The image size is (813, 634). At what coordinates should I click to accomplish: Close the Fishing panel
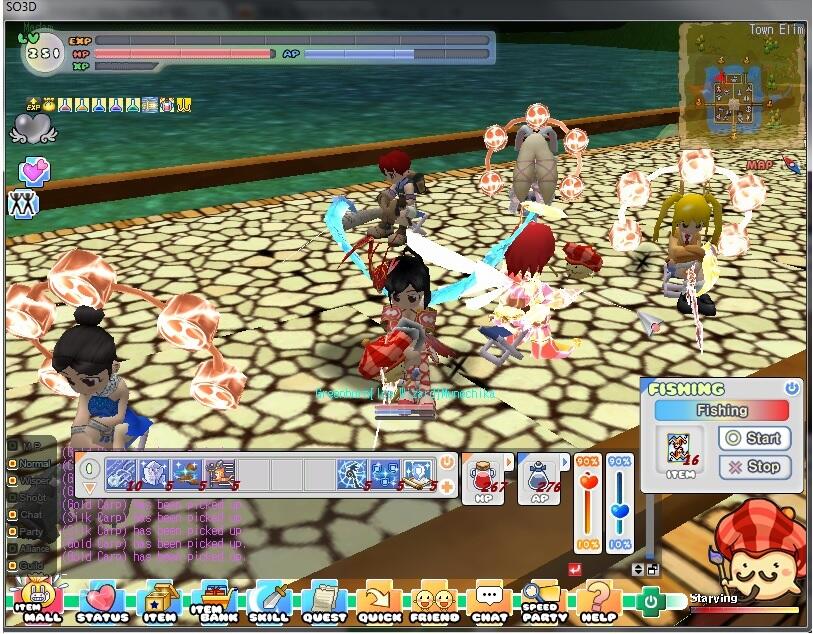click(792, 388)
